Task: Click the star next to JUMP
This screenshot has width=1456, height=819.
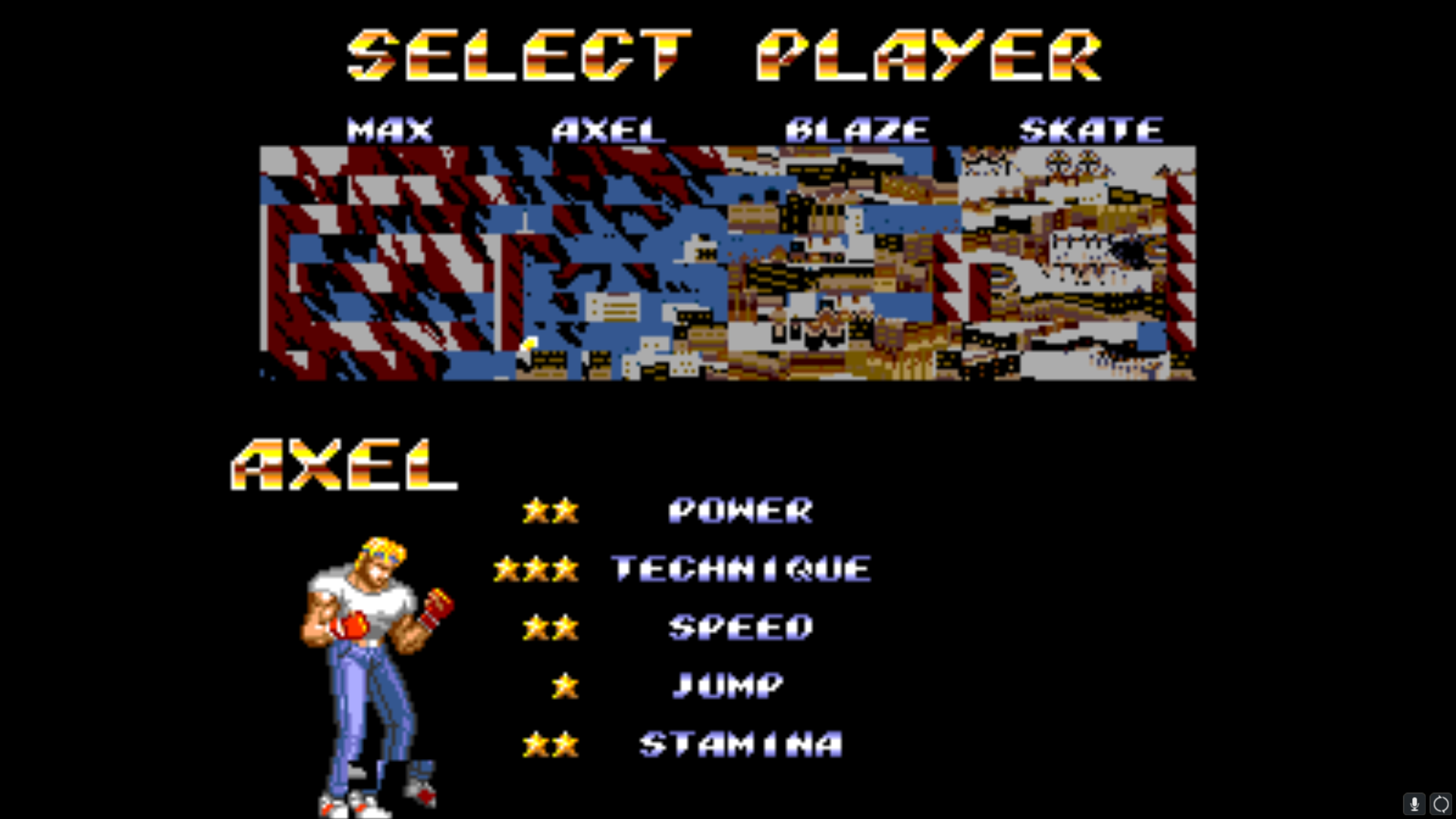Action: pos(564,686)
